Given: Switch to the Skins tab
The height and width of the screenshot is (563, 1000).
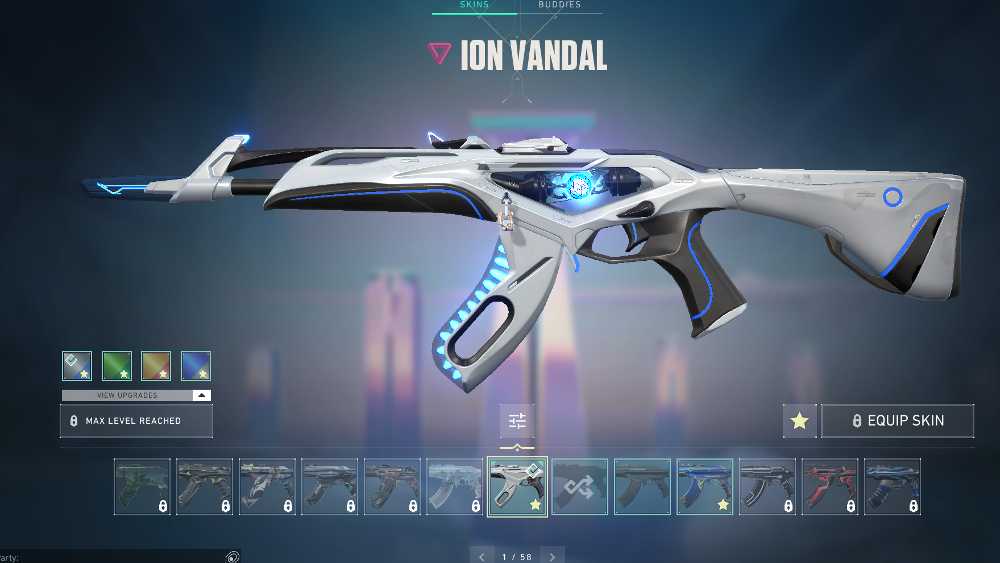Looking at the screenshot, I should pos(474,5).
